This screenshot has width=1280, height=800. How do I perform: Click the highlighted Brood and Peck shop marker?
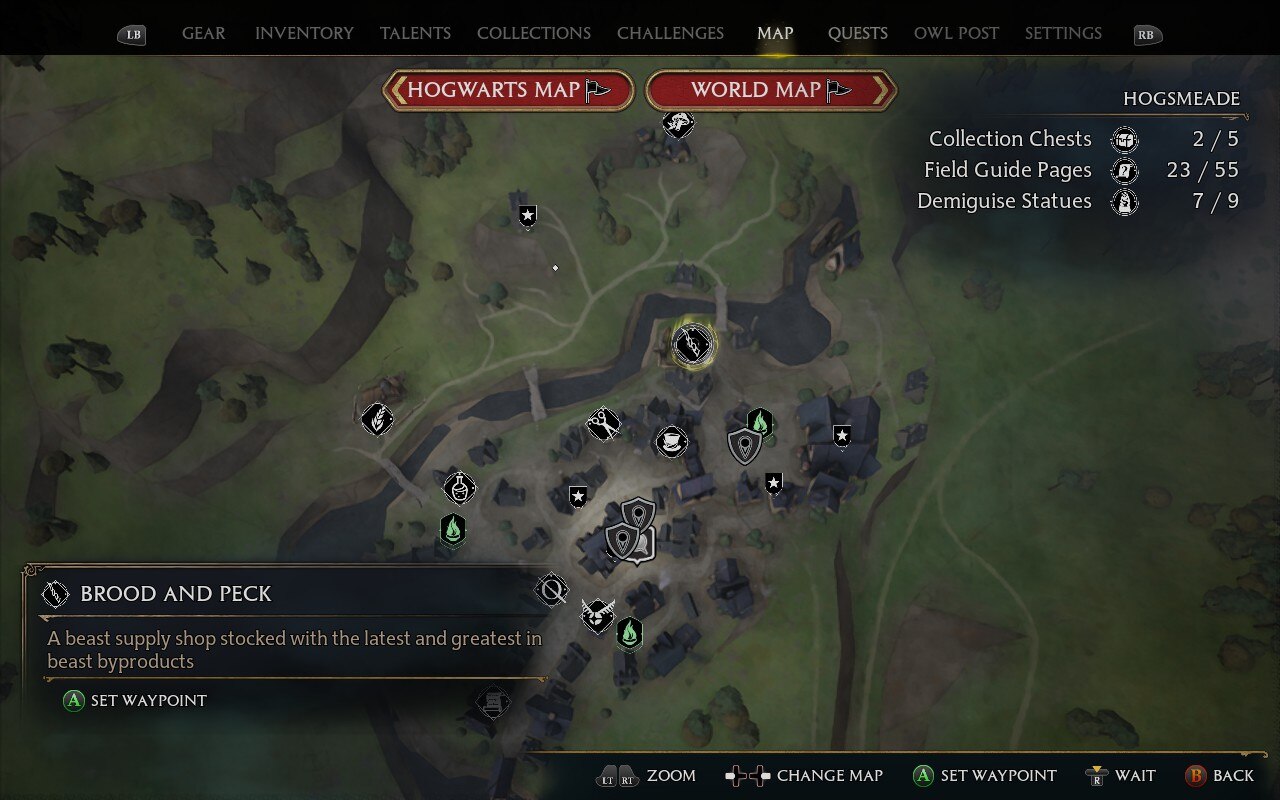692,344
